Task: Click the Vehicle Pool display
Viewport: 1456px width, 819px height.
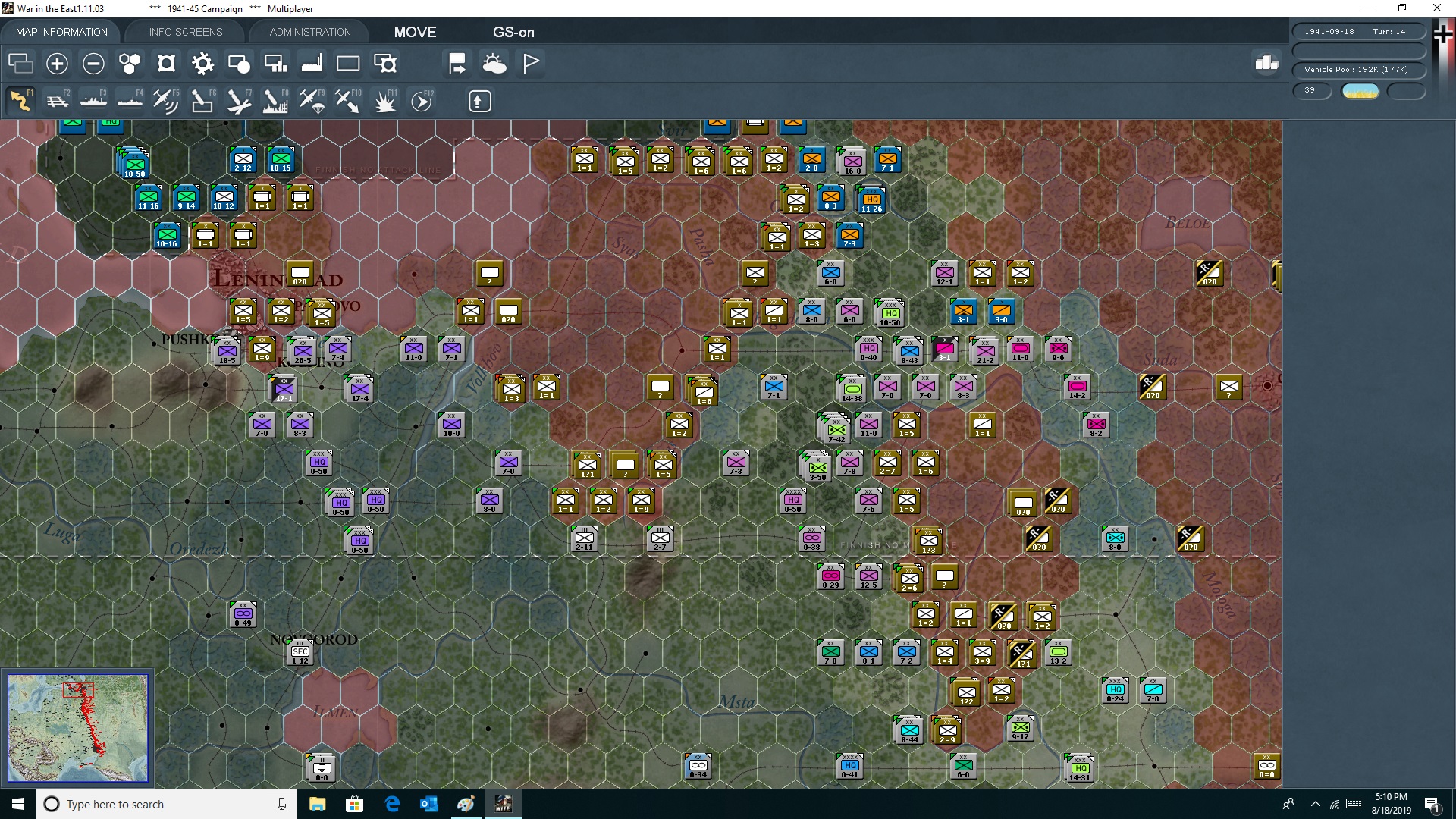Action: coord(1357,69)
